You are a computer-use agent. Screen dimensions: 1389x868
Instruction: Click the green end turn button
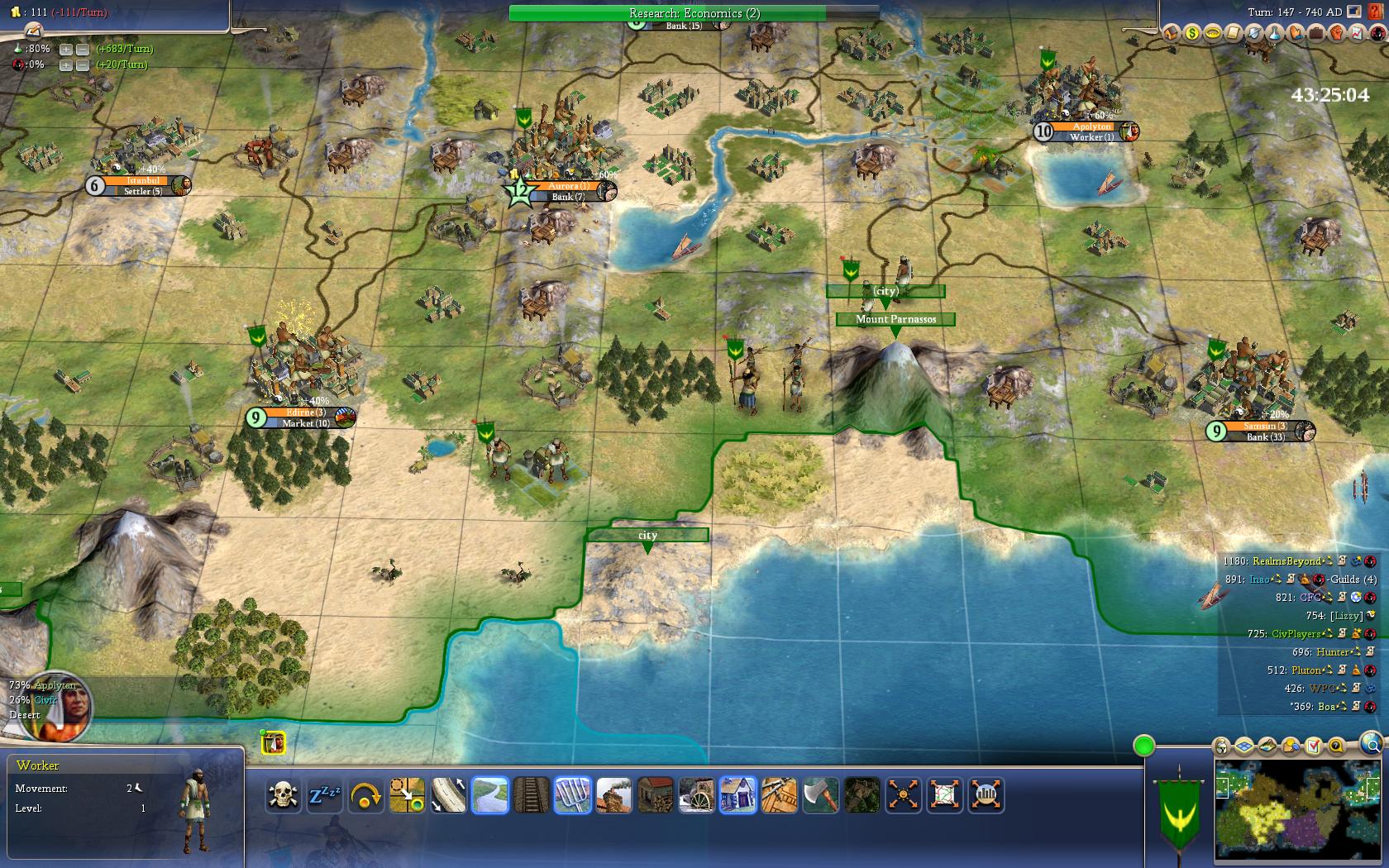(x=1143, y=746)
